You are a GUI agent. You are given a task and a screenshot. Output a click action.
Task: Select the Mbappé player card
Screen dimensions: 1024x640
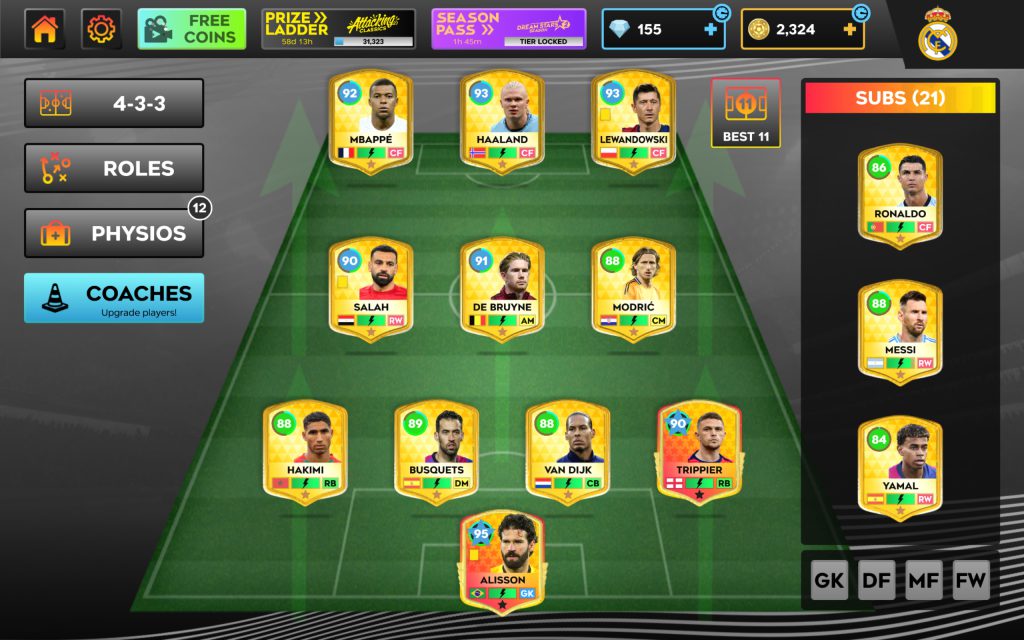point(371,121)
